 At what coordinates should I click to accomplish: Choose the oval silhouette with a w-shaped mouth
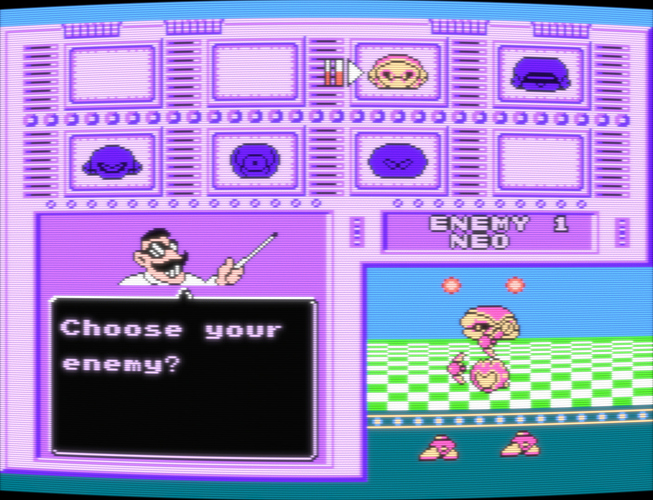(397, 161)
